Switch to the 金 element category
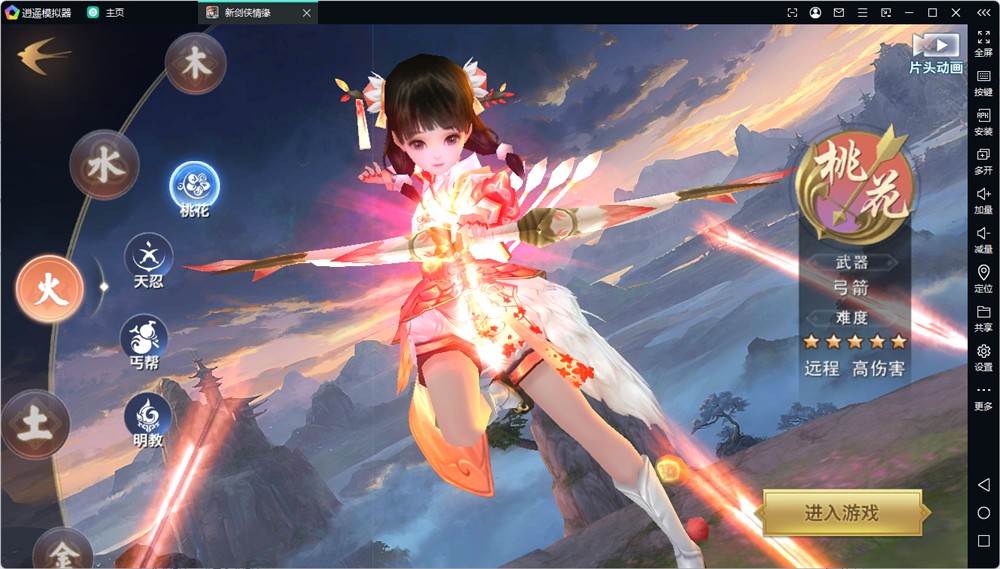Viewport: 1000px width, 569px height. coord(62,551)
